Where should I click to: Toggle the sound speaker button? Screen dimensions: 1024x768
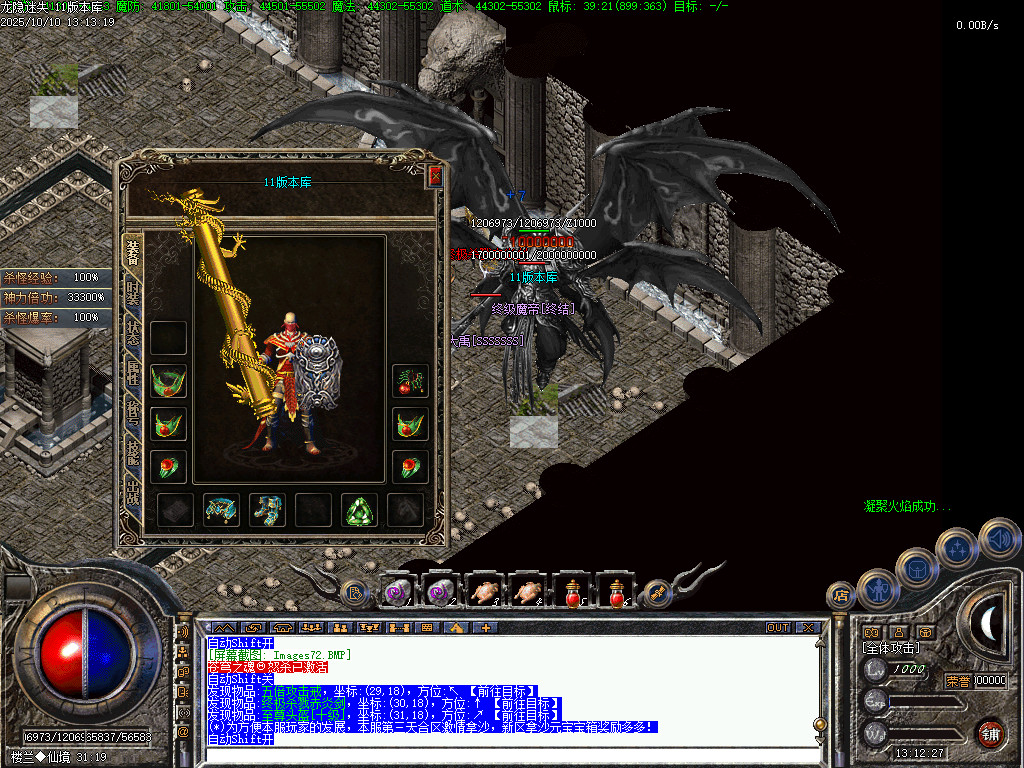[998, 537]
